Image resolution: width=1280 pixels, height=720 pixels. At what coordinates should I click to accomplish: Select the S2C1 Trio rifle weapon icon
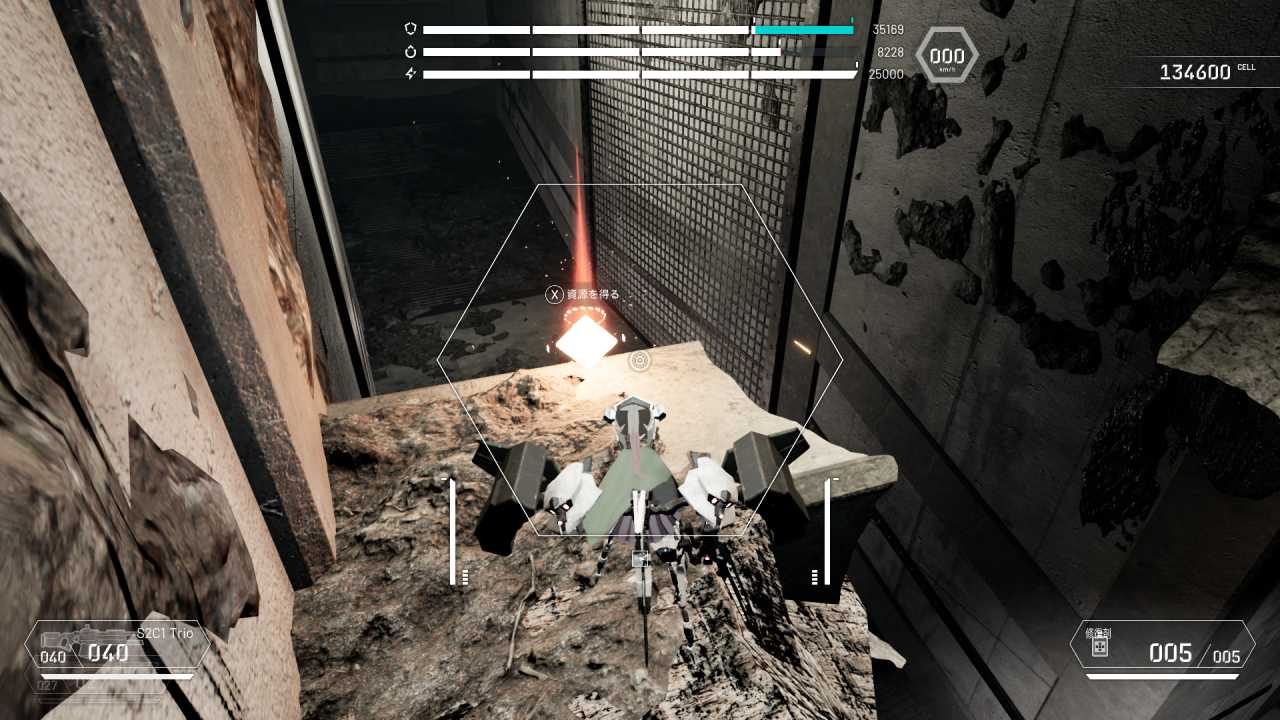(84, 636)
